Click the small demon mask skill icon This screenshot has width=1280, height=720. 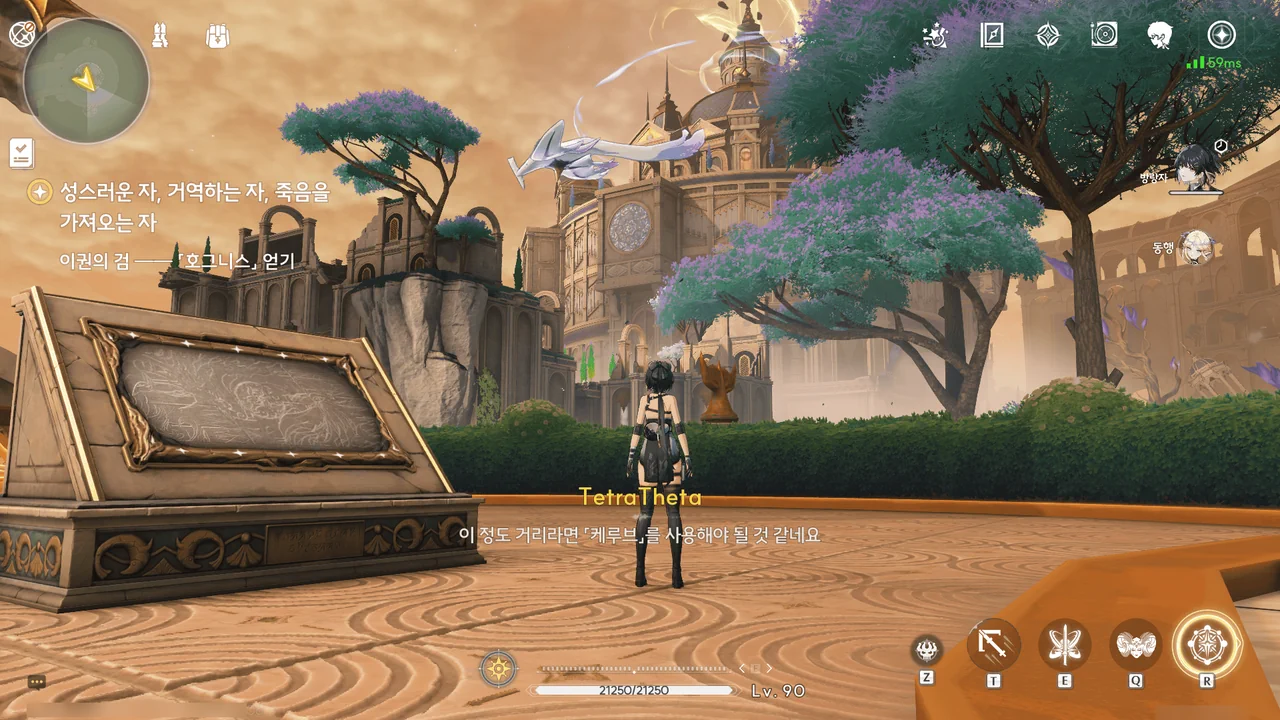[927, 650]
